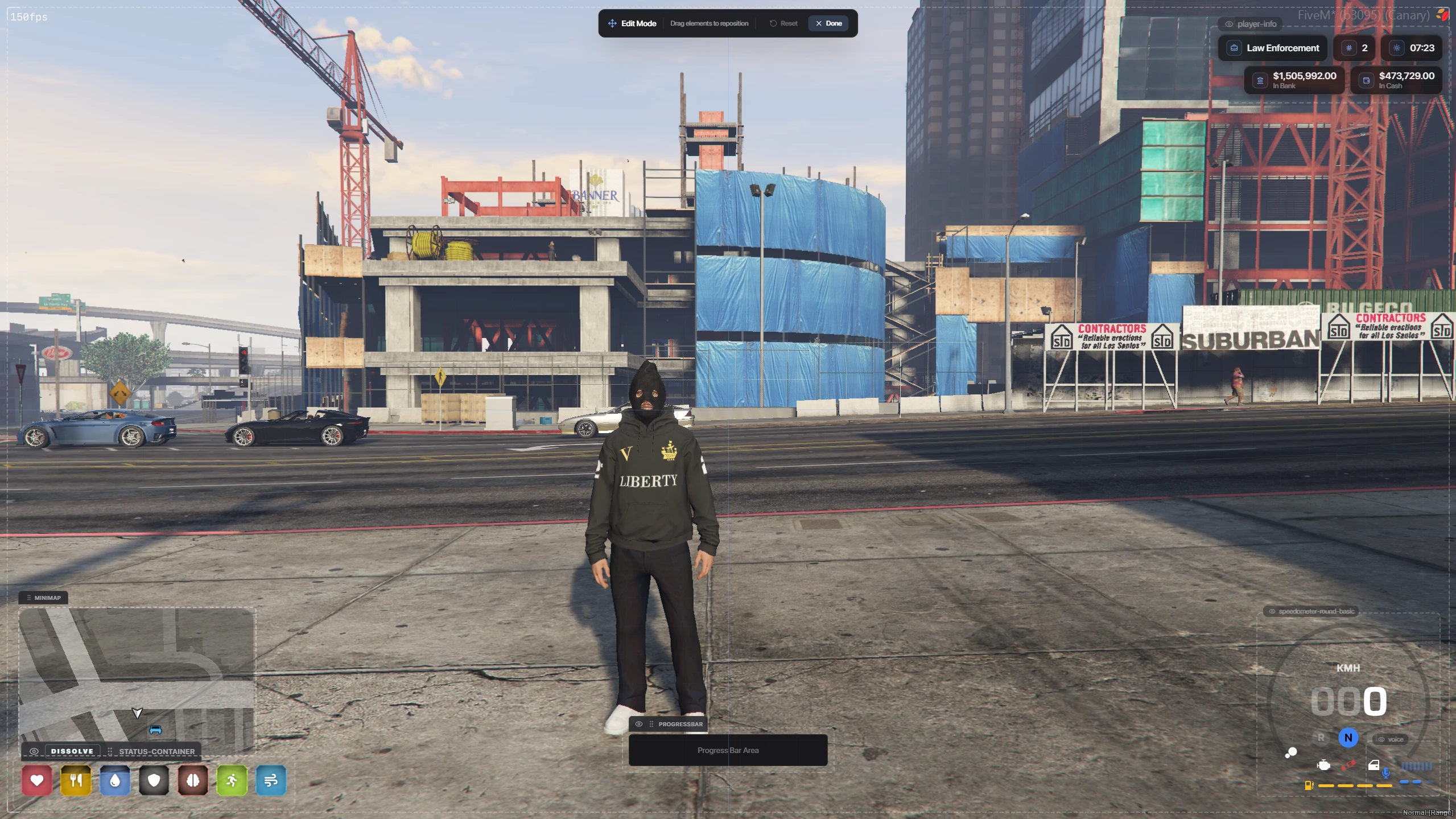Toggle the PROGRESSBAR visibility eye icon

point(638,724)
